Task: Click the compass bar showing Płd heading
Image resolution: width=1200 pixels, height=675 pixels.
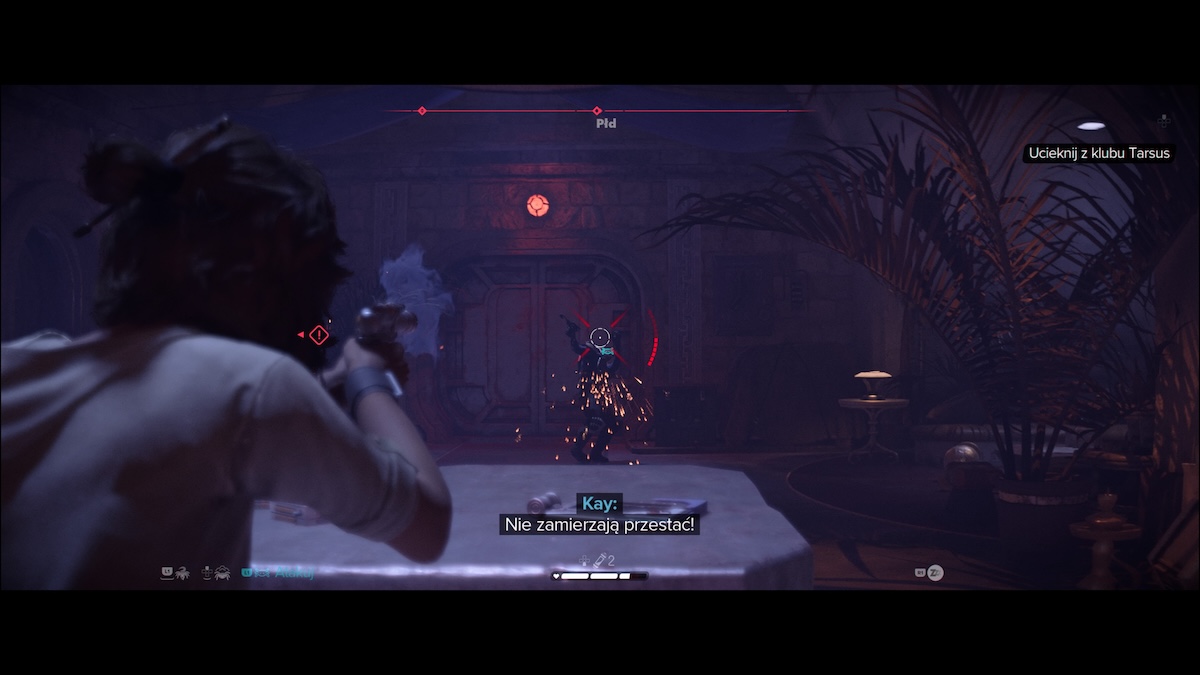Action: pyautogui.click(x=598, y=111)
